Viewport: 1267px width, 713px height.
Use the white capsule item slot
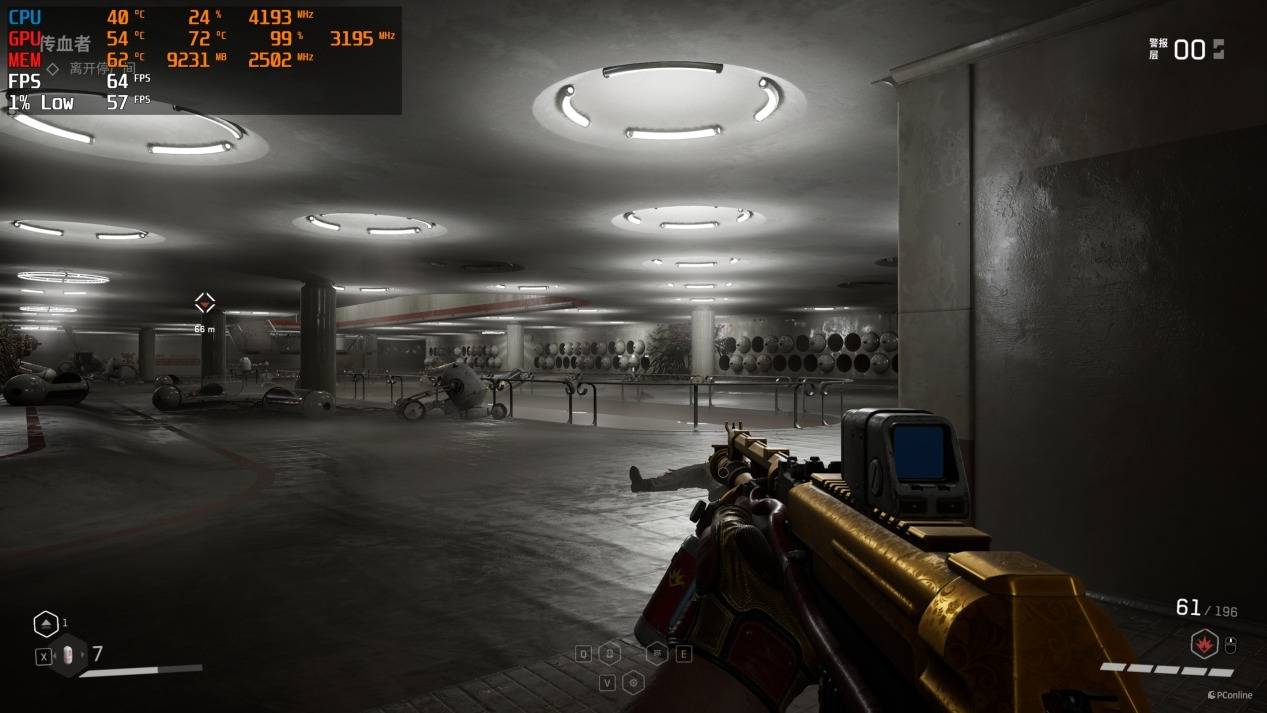click(x=68, y=655)
